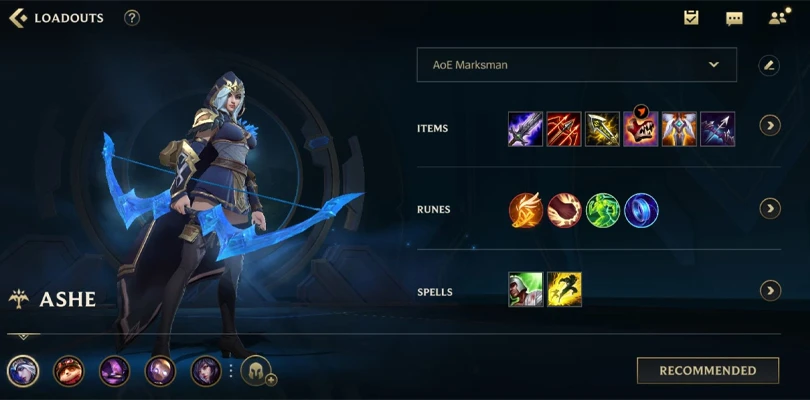Select the Heal summoner spell

(525, 290)
